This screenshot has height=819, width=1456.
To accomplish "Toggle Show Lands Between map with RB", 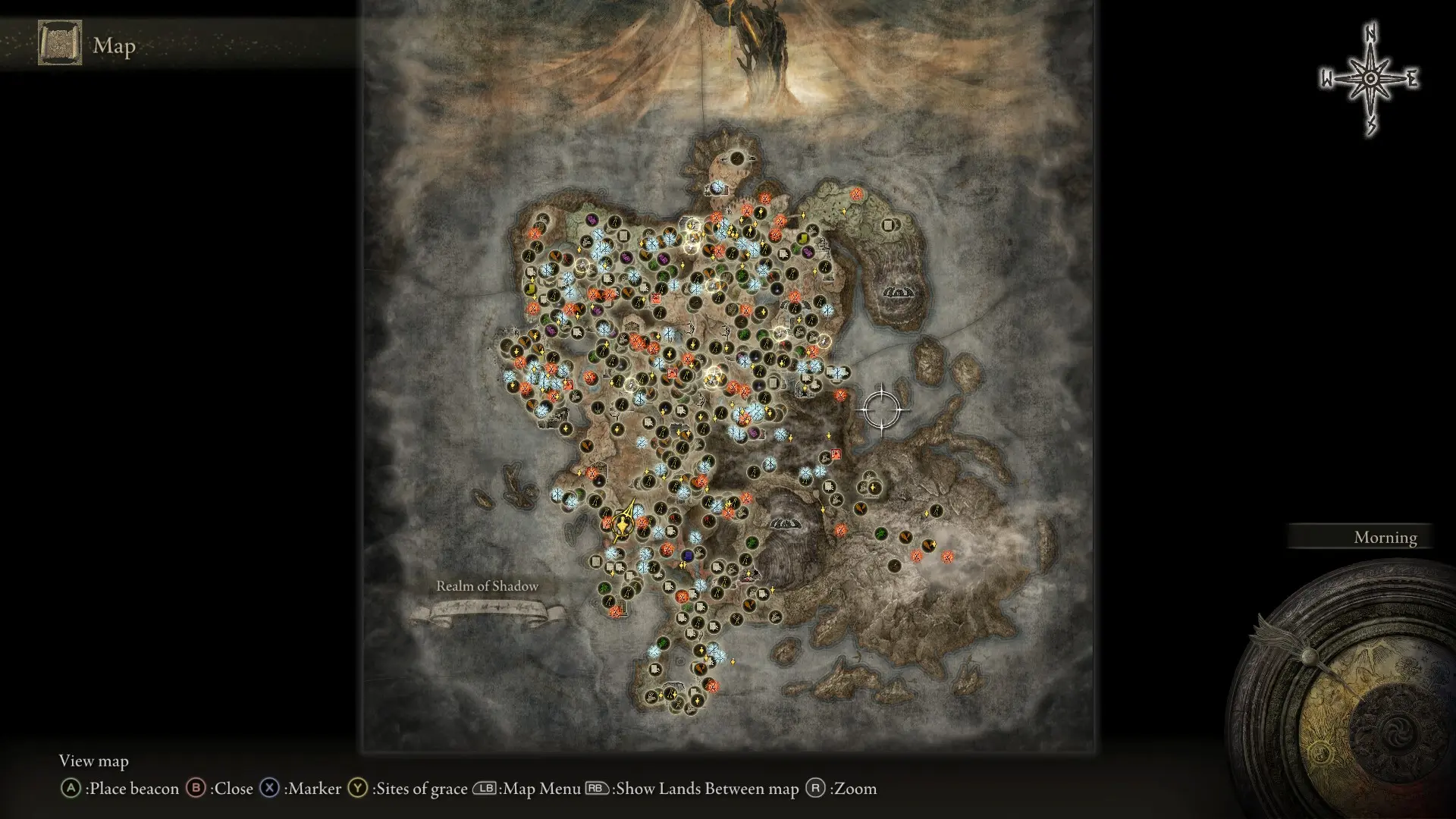I will point(595,789).
